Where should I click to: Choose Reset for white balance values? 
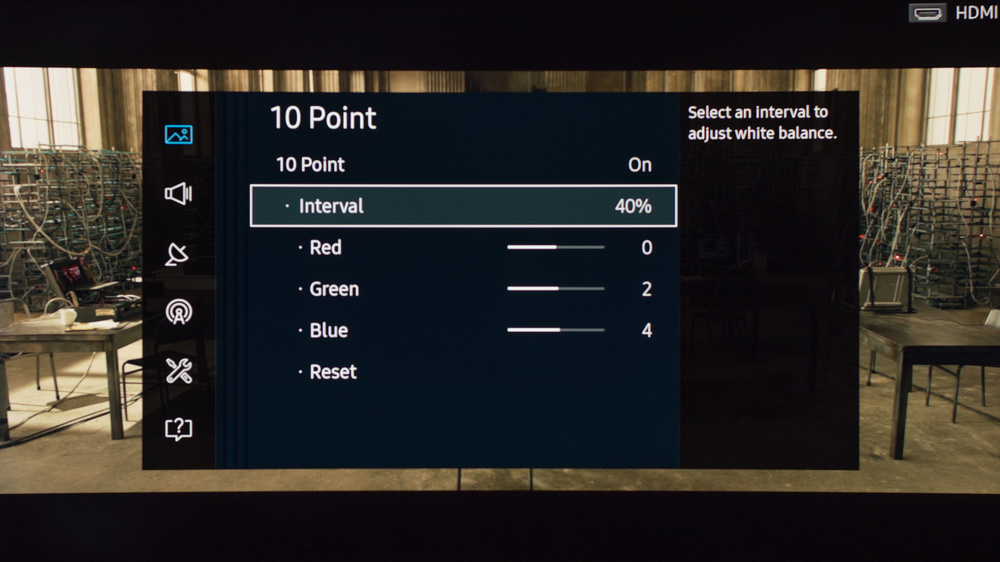333,372
